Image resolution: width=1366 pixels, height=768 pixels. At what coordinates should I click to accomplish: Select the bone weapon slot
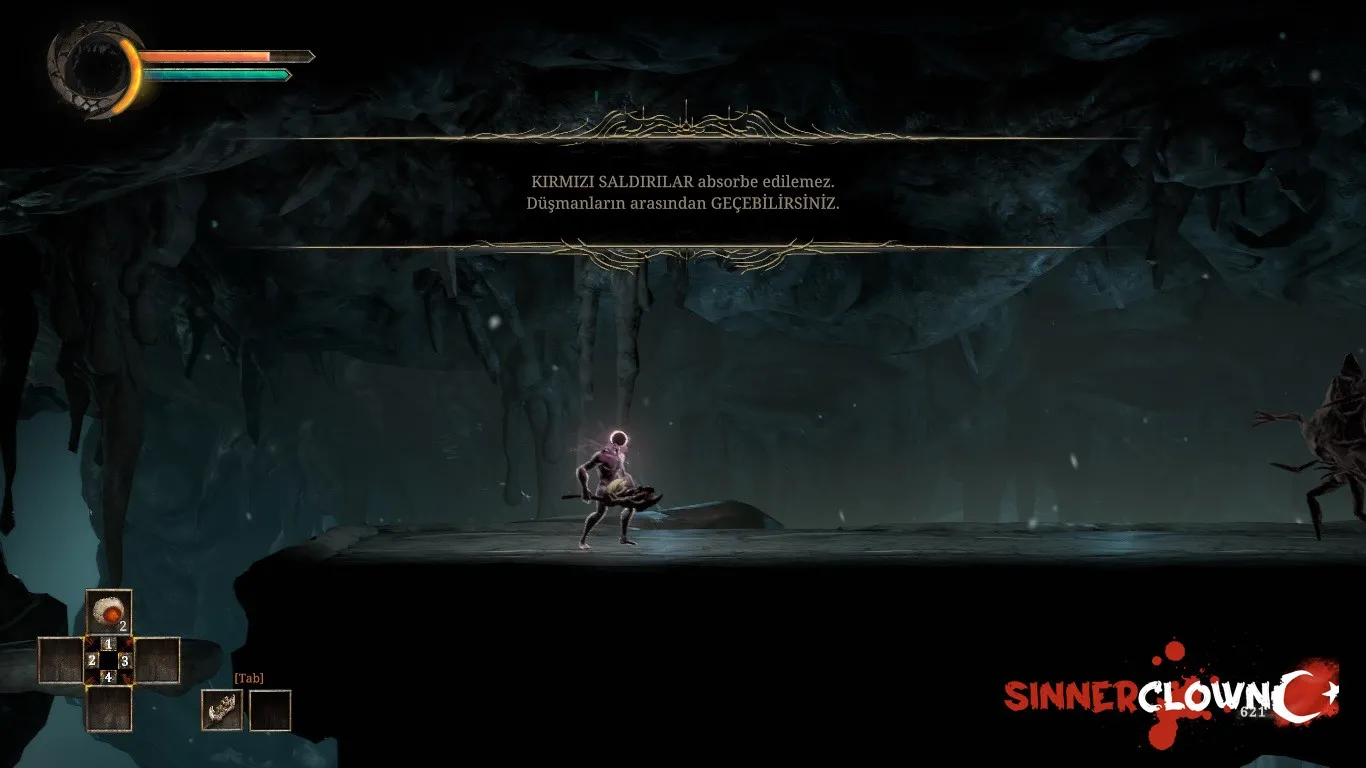(x=222, y=710)
